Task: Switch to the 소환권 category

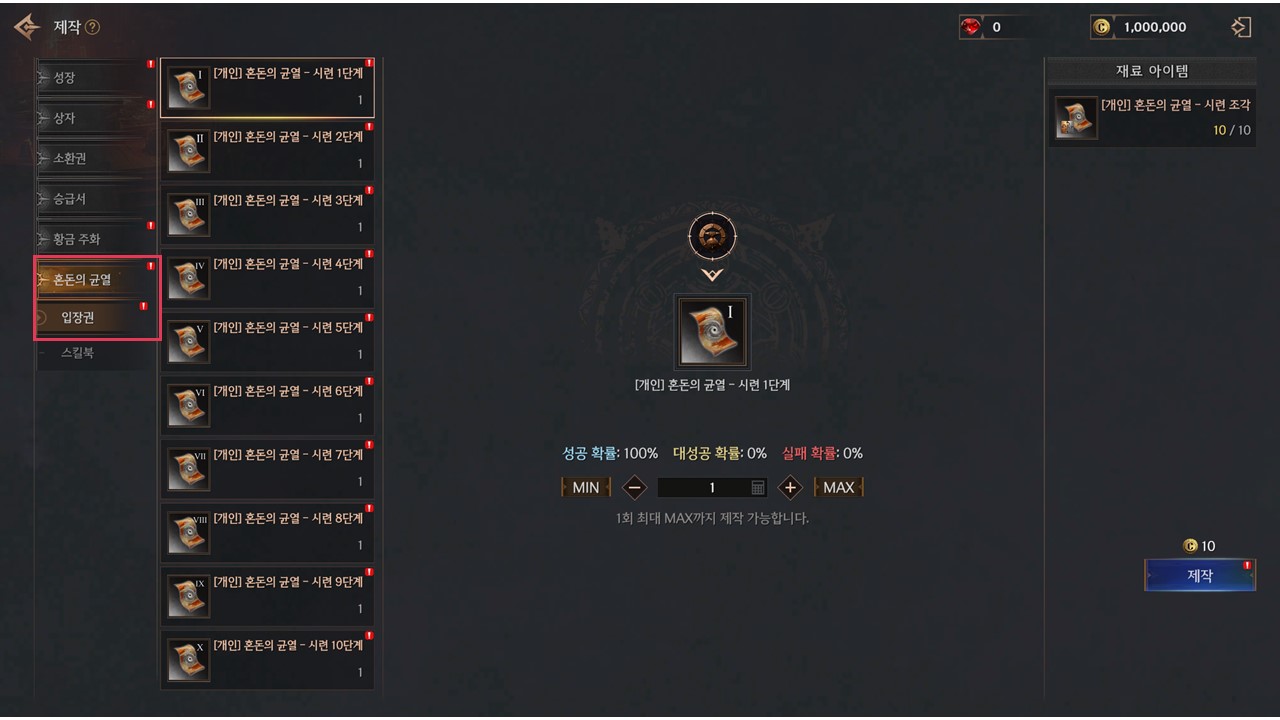Action: [95, 158]
